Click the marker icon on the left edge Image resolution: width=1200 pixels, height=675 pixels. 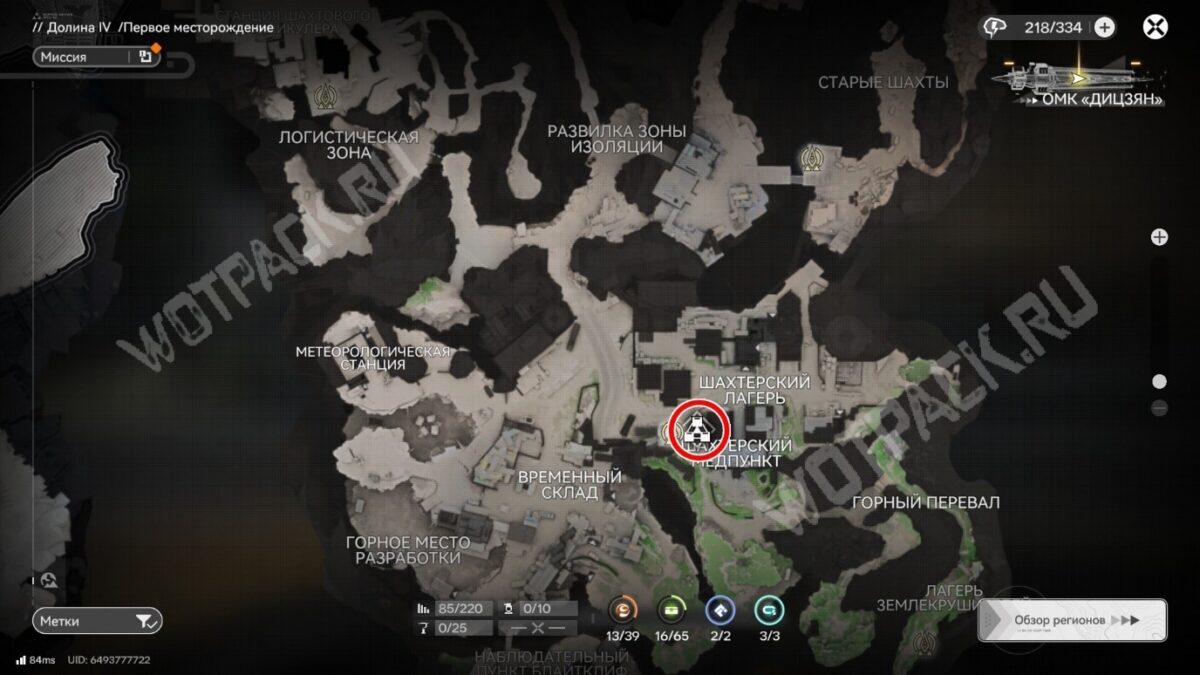pos(50,579)
